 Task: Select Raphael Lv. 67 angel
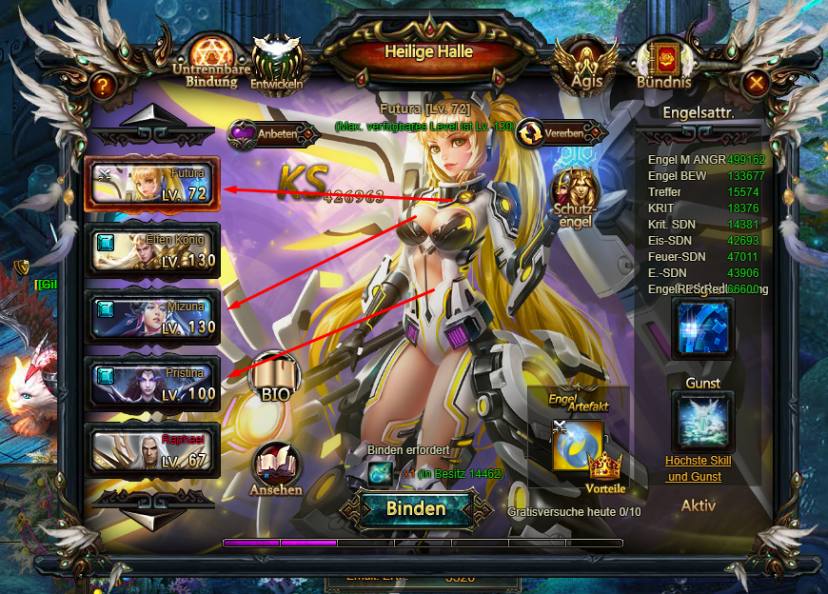[152, 447]
